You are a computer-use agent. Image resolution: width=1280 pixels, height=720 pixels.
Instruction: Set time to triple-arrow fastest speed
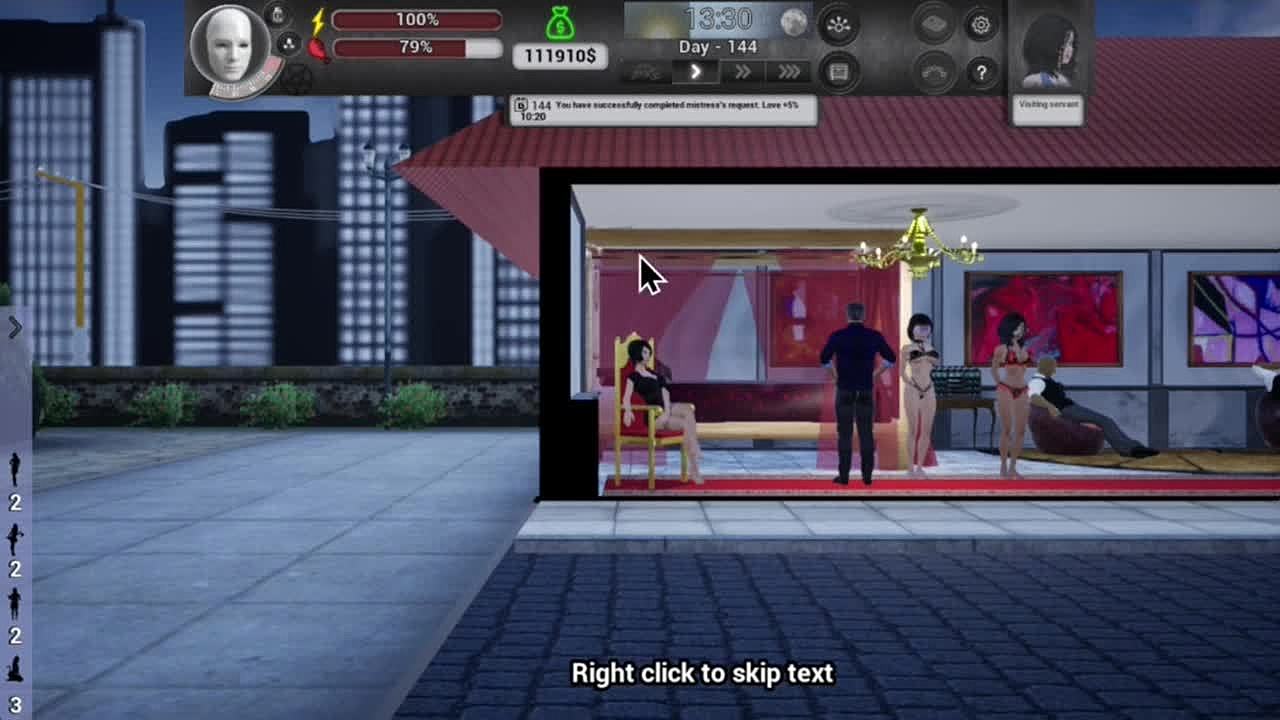pyautogui.click(x=788, y=71)
